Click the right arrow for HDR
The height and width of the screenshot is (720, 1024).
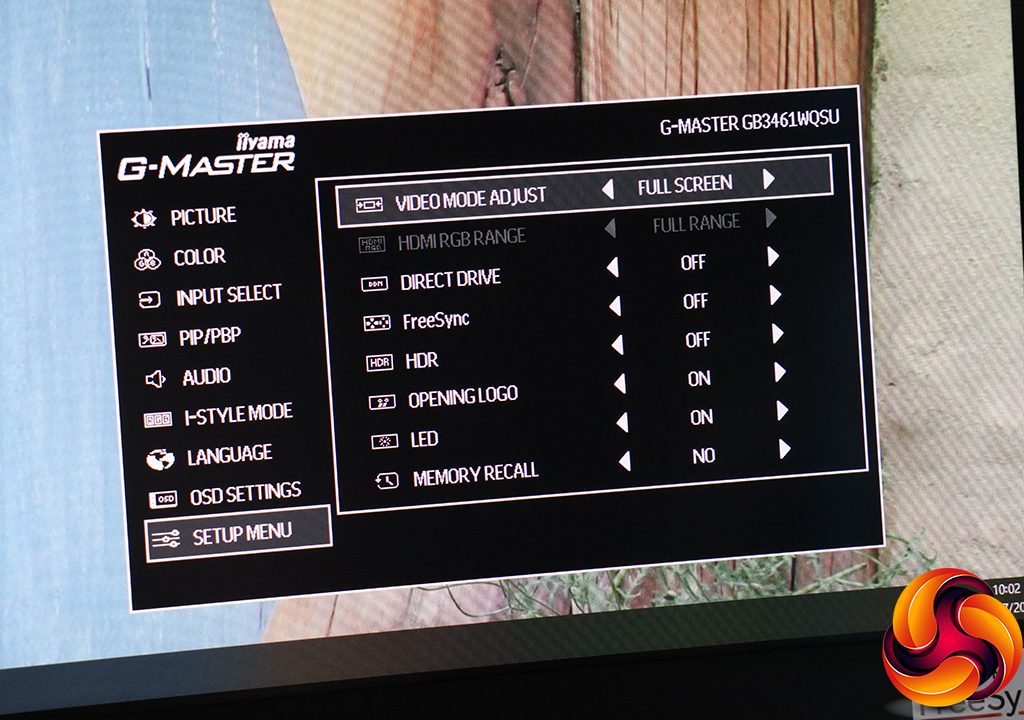pyautogui.click(x=778, y=334)
